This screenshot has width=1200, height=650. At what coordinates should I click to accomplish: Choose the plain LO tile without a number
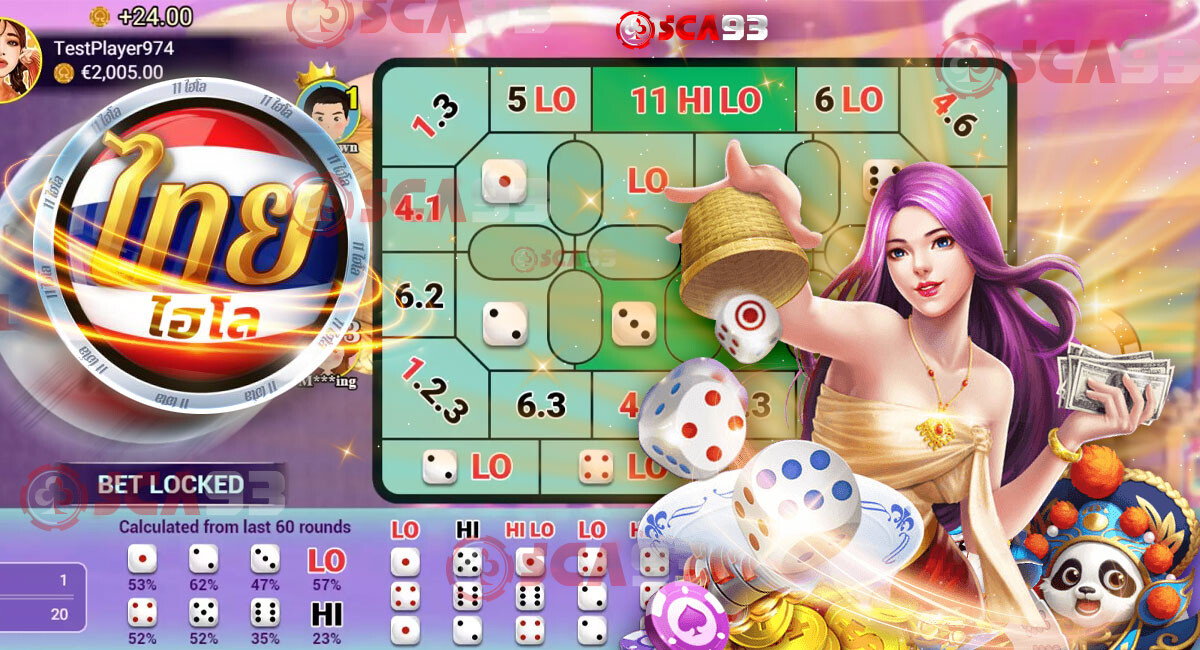click(x=647, y=180)
